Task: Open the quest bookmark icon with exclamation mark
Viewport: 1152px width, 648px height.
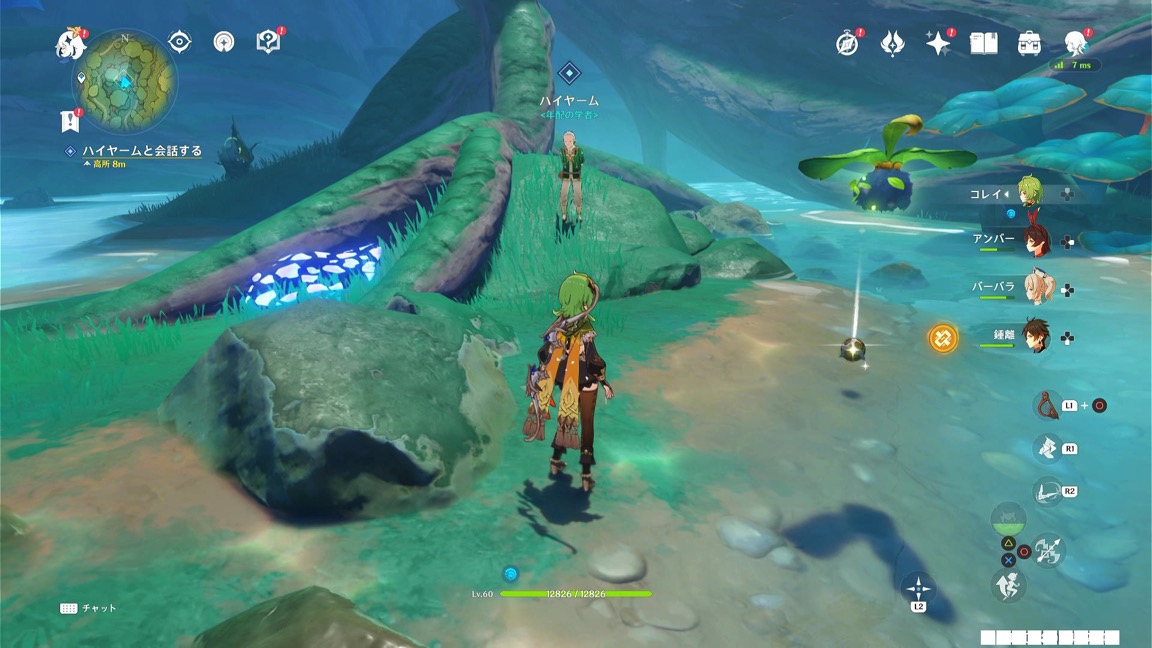Action: (69, 121)
